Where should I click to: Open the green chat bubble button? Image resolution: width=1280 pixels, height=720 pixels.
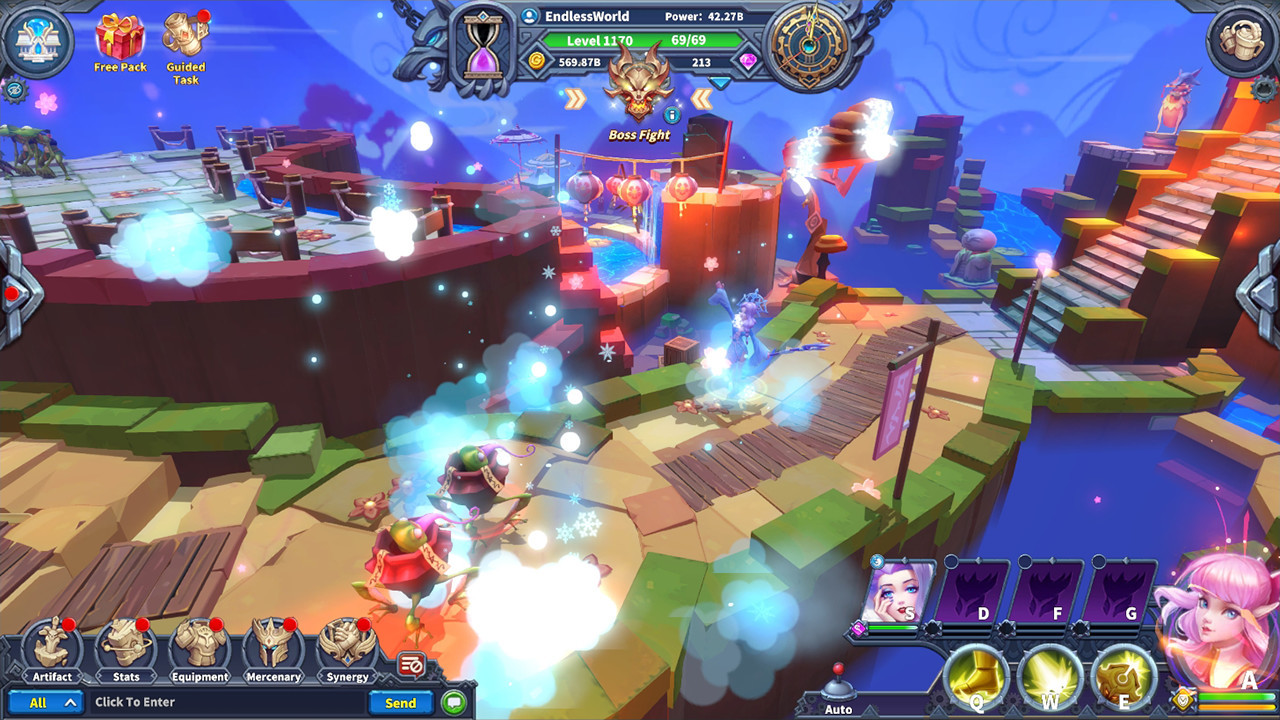(x=455, y=702)
